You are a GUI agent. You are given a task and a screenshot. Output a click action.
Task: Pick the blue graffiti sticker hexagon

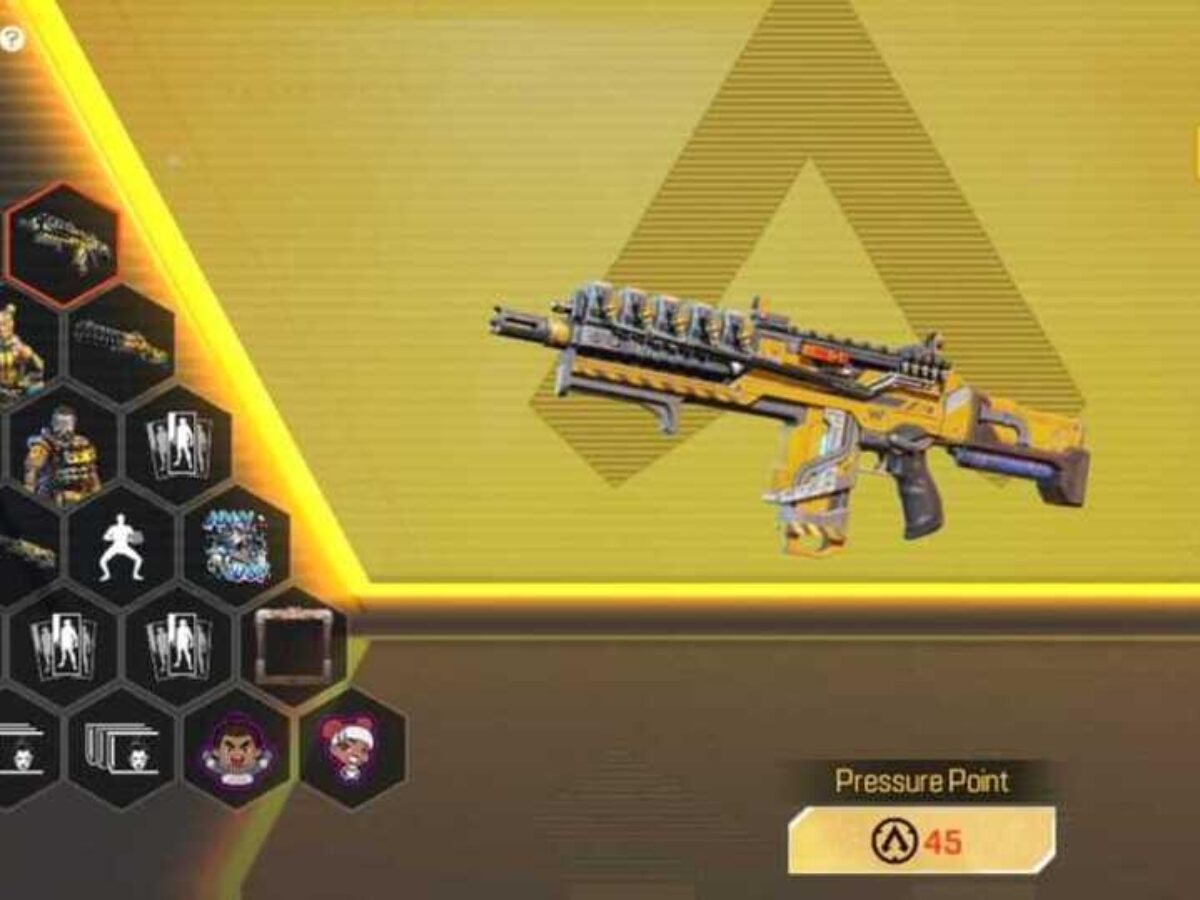pyautogui.click(x=236, y=545)
